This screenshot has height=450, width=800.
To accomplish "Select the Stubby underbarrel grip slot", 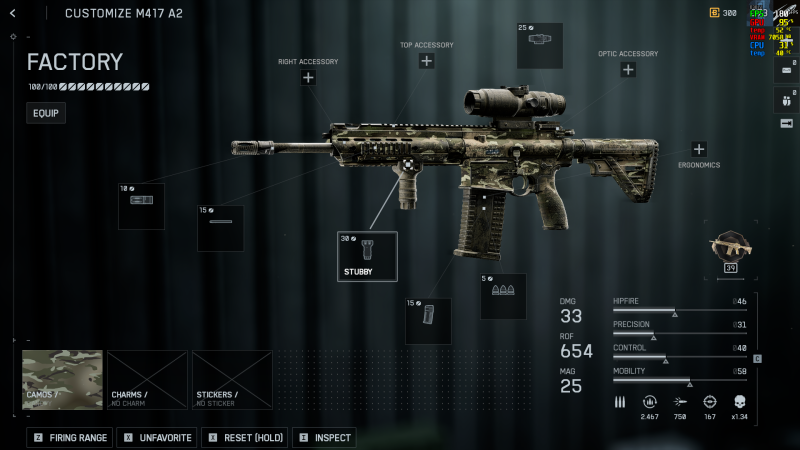I will (x=367, y=256).
